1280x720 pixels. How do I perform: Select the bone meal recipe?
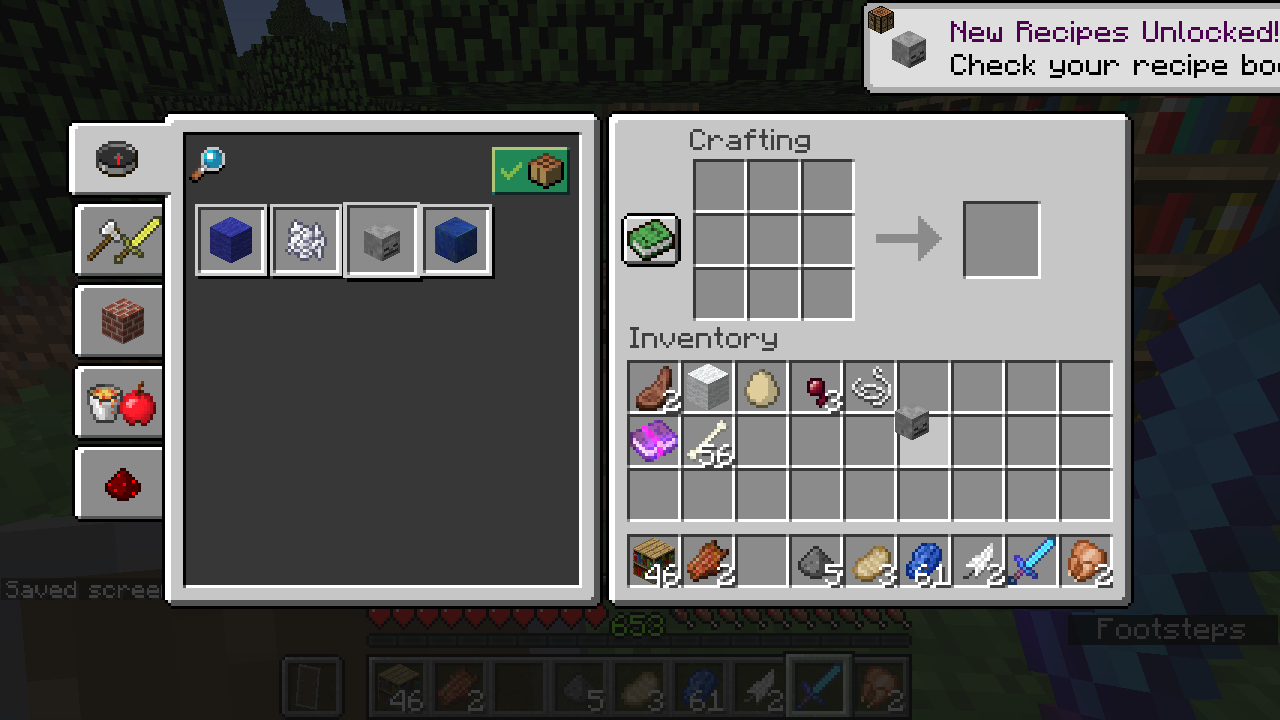[x=307, y=240]
